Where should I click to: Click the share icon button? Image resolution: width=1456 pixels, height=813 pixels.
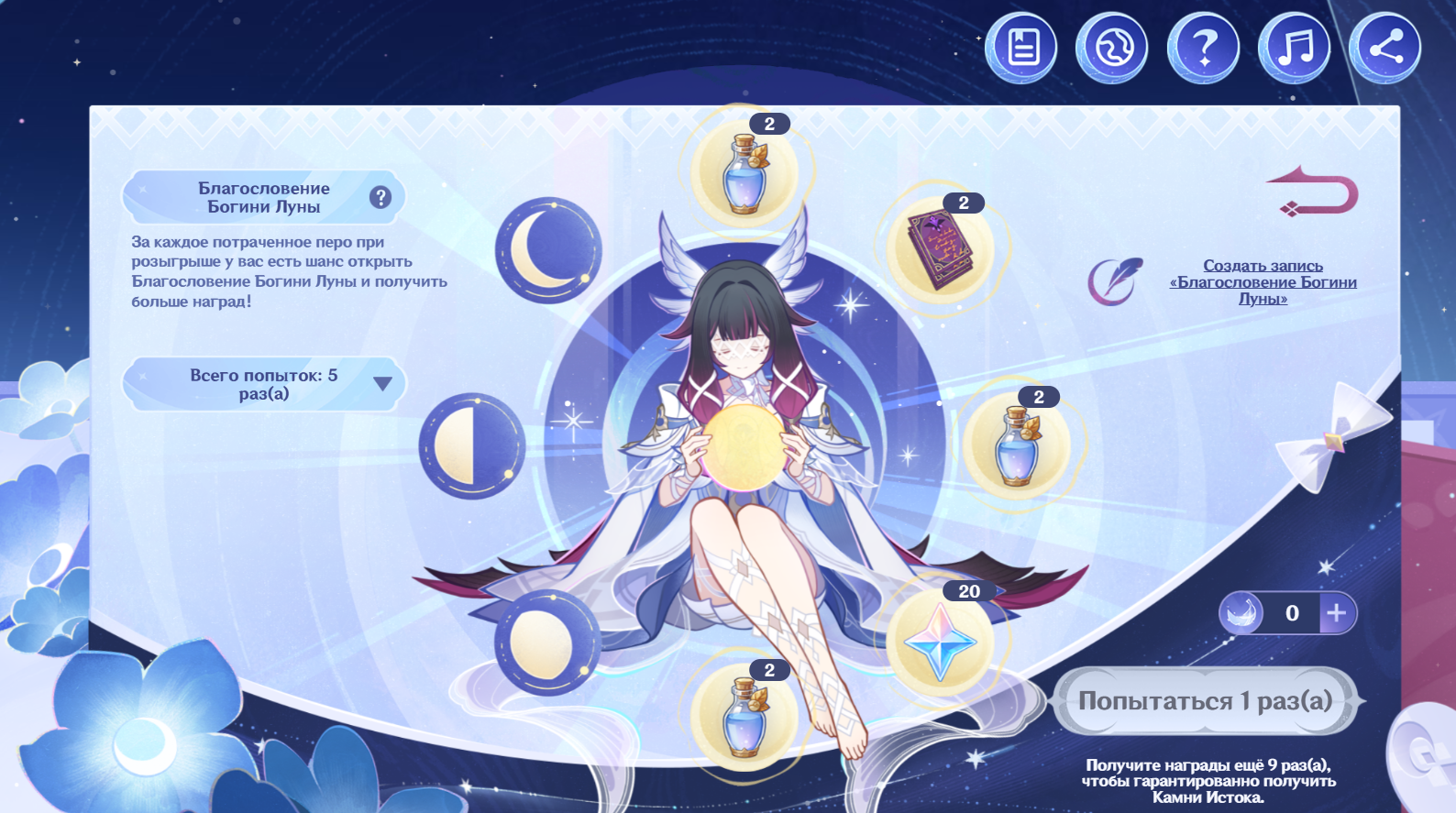[1385, 48]
